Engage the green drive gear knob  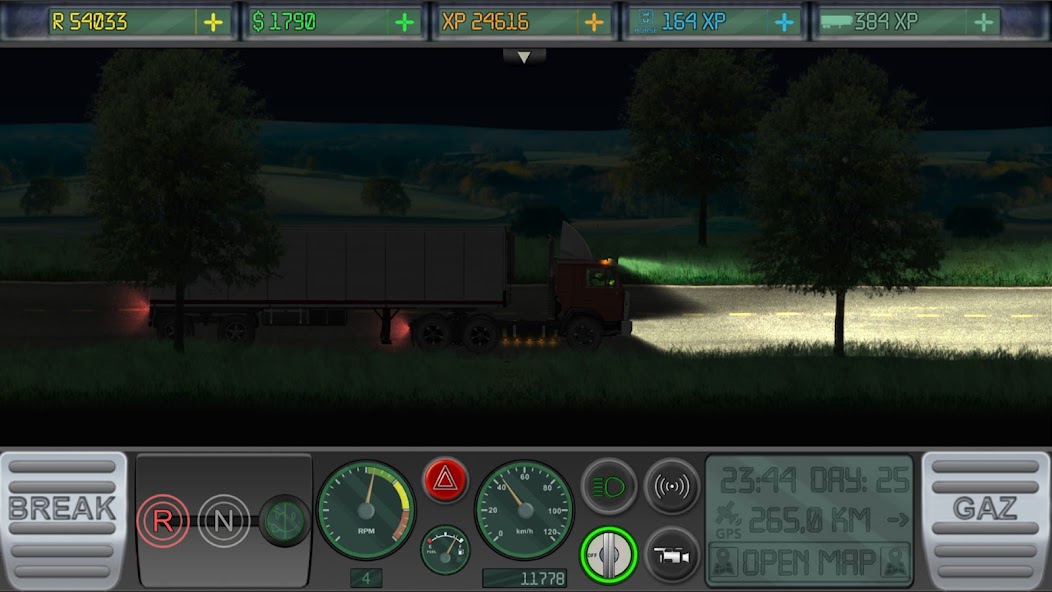pos(285,520)
